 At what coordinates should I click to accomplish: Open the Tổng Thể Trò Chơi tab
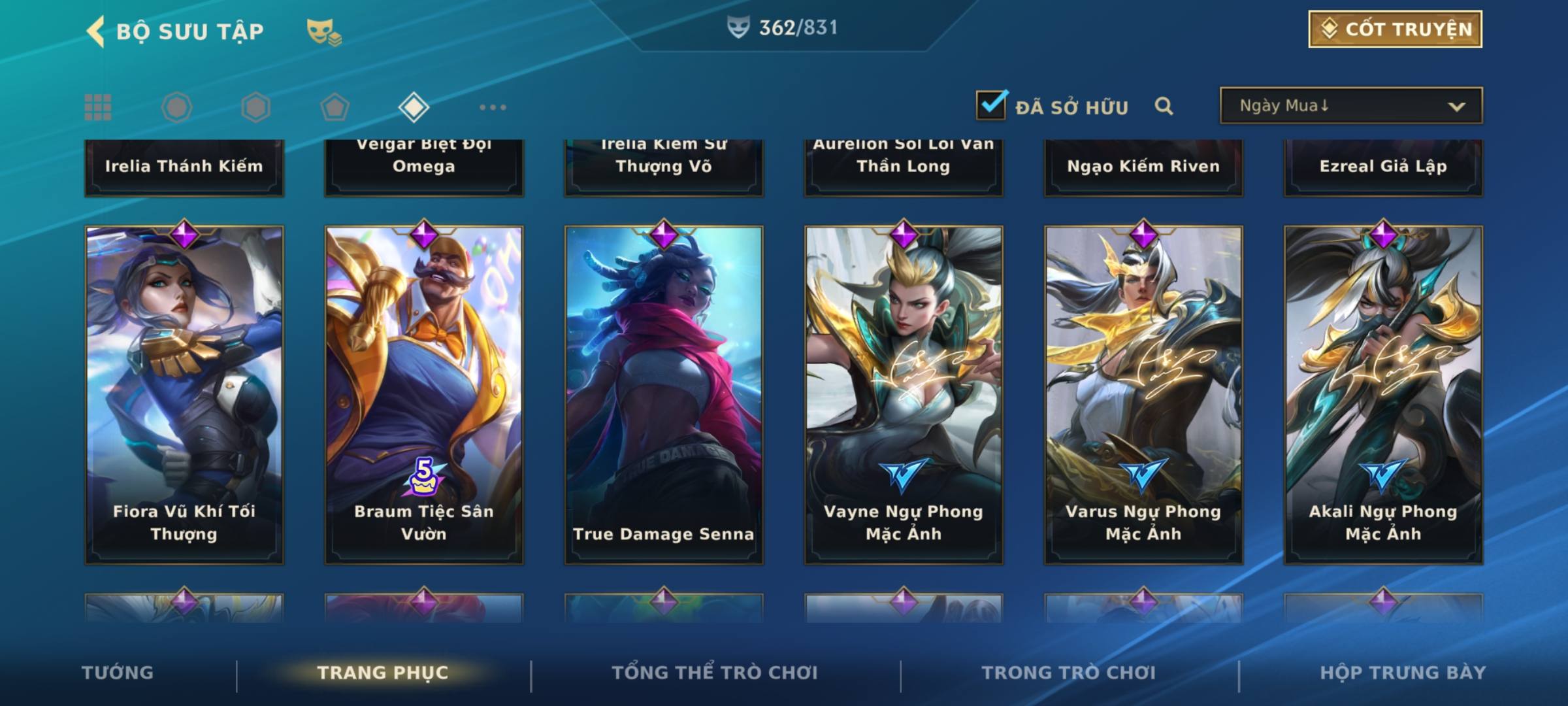pos(715,673)
